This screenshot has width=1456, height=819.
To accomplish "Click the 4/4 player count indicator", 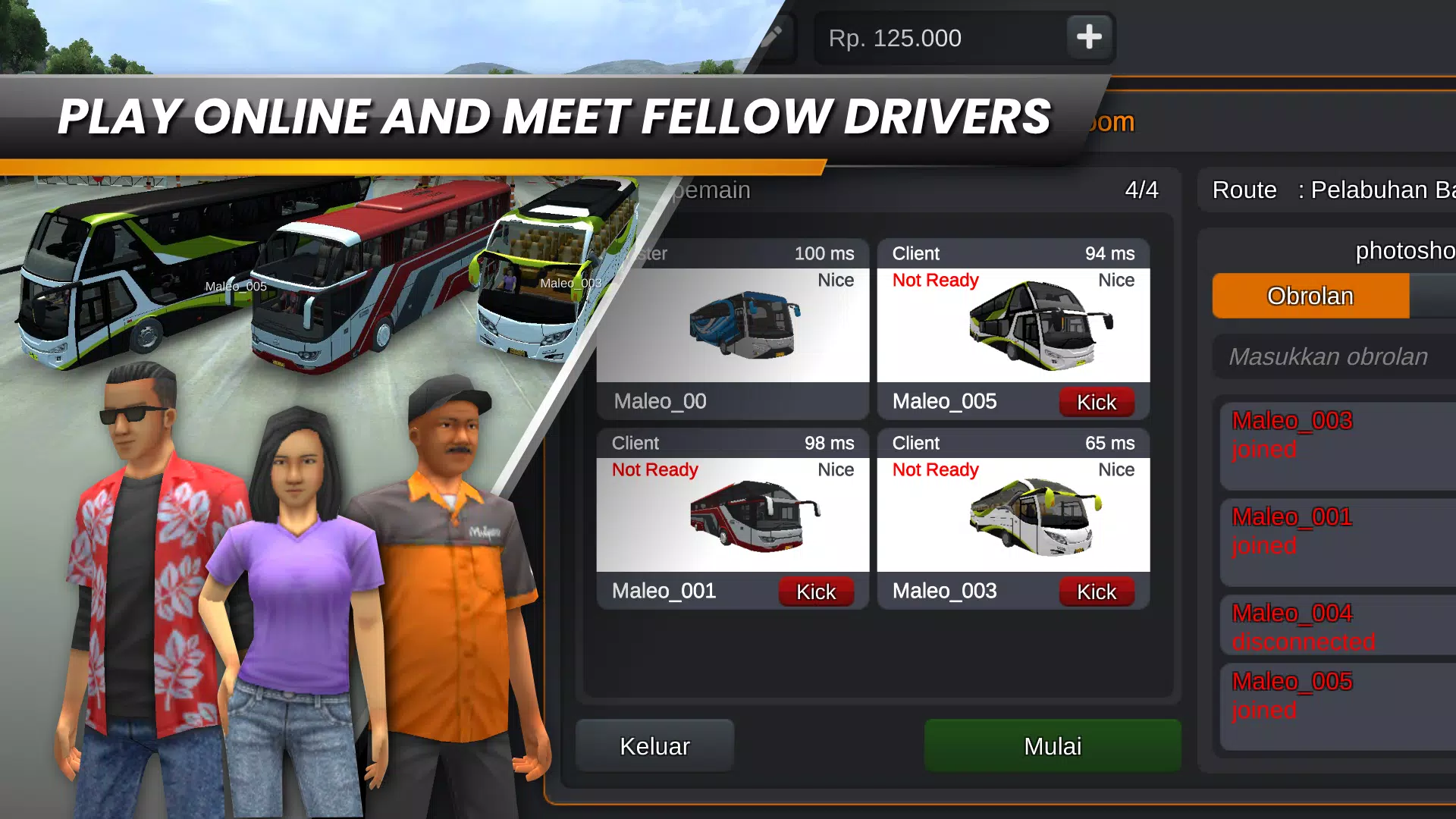I will pos(1141,190).
